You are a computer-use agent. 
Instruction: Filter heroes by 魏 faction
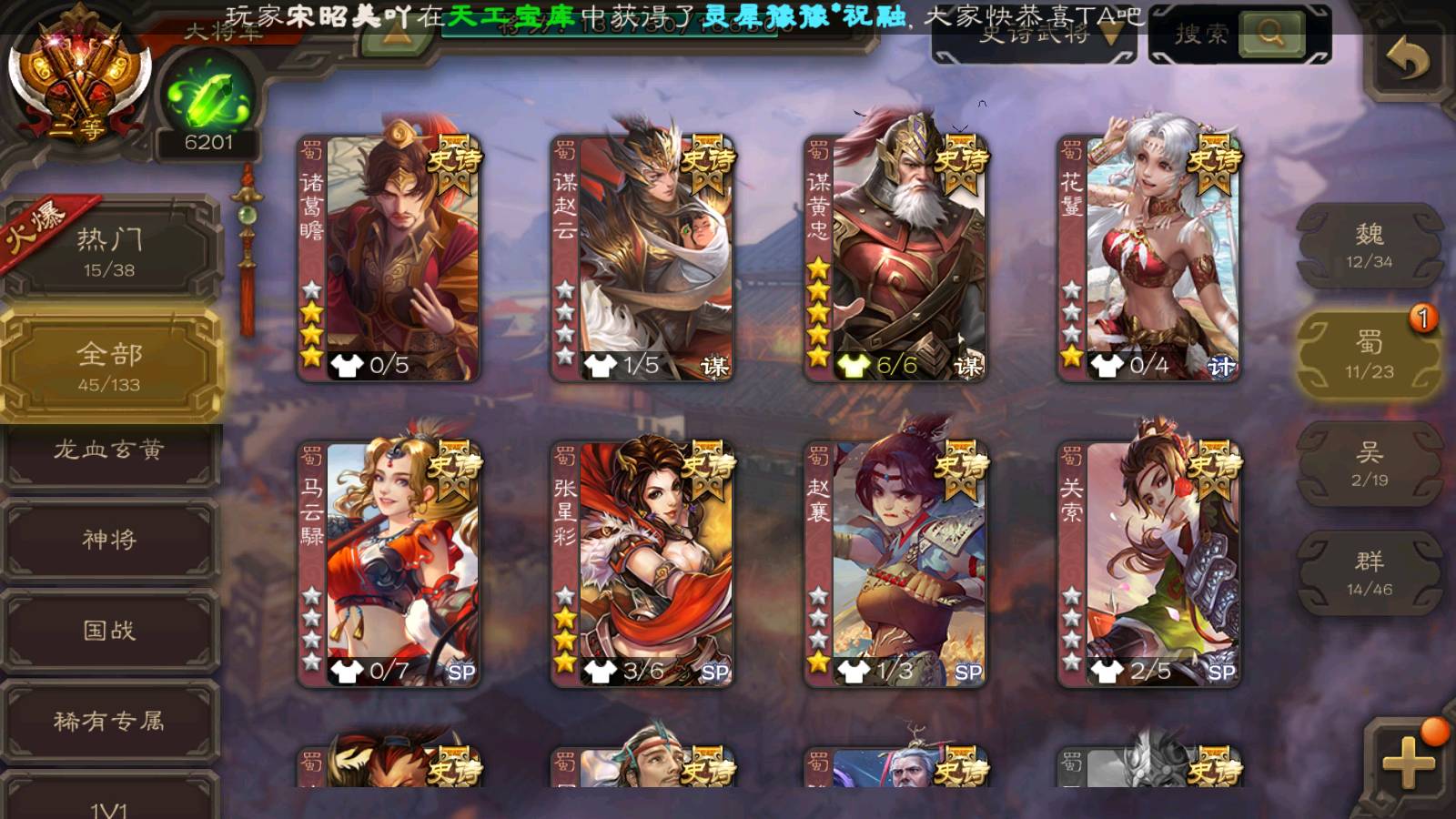pyautogui.click(x=1369, y=246)
